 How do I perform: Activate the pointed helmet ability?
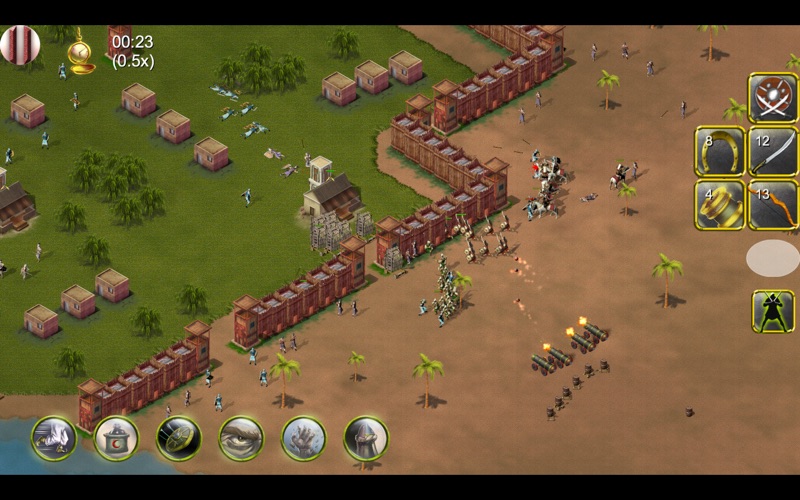(366, 438)
